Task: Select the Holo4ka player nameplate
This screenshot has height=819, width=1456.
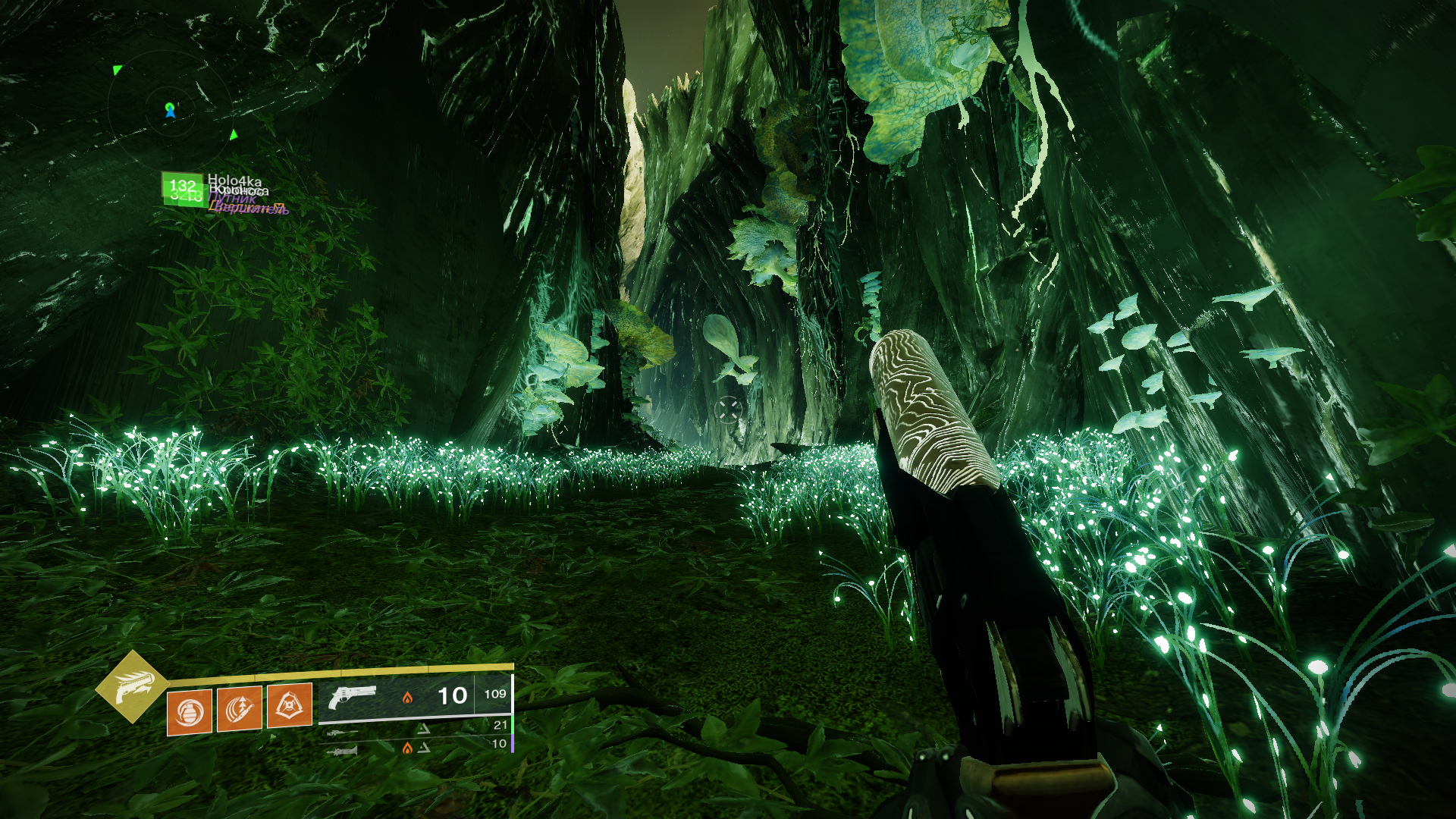Action: (x=234, y=181)
